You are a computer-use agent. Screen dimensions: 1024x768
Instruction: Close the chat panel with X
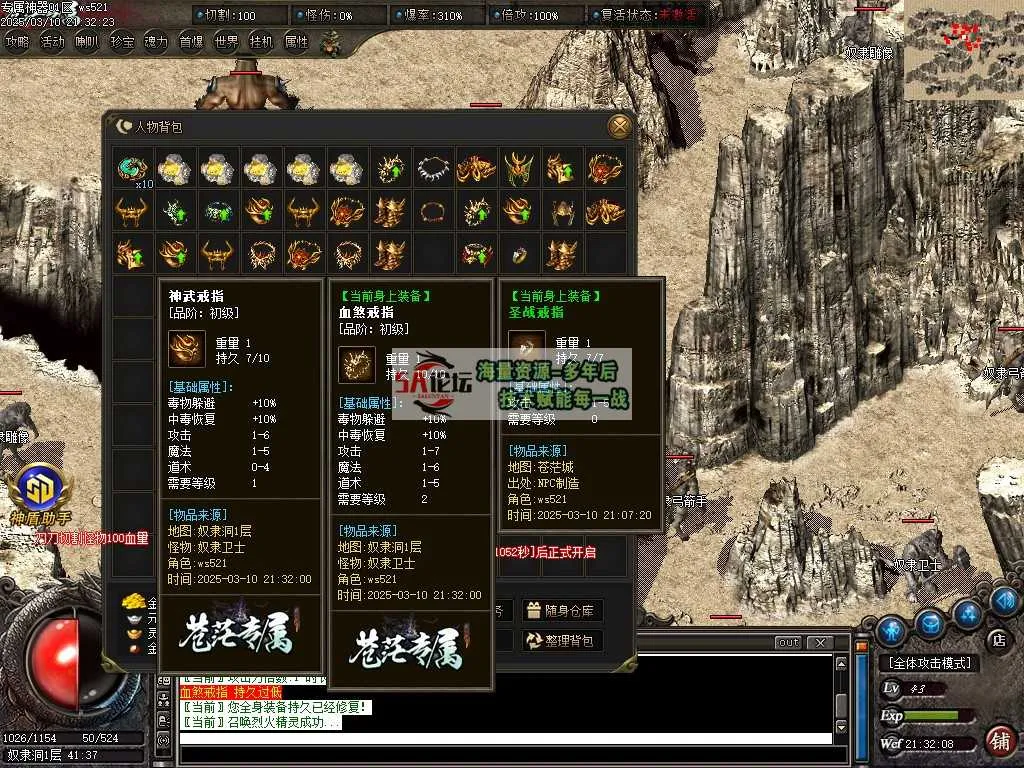pyautogui.click(x=819, y=642)
